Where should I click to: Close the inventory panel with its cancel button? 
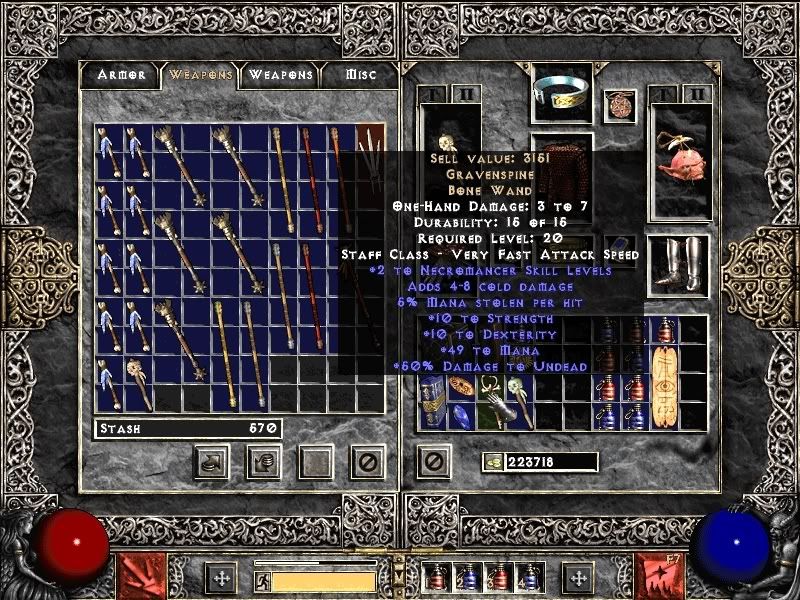[x=433, y=461]
